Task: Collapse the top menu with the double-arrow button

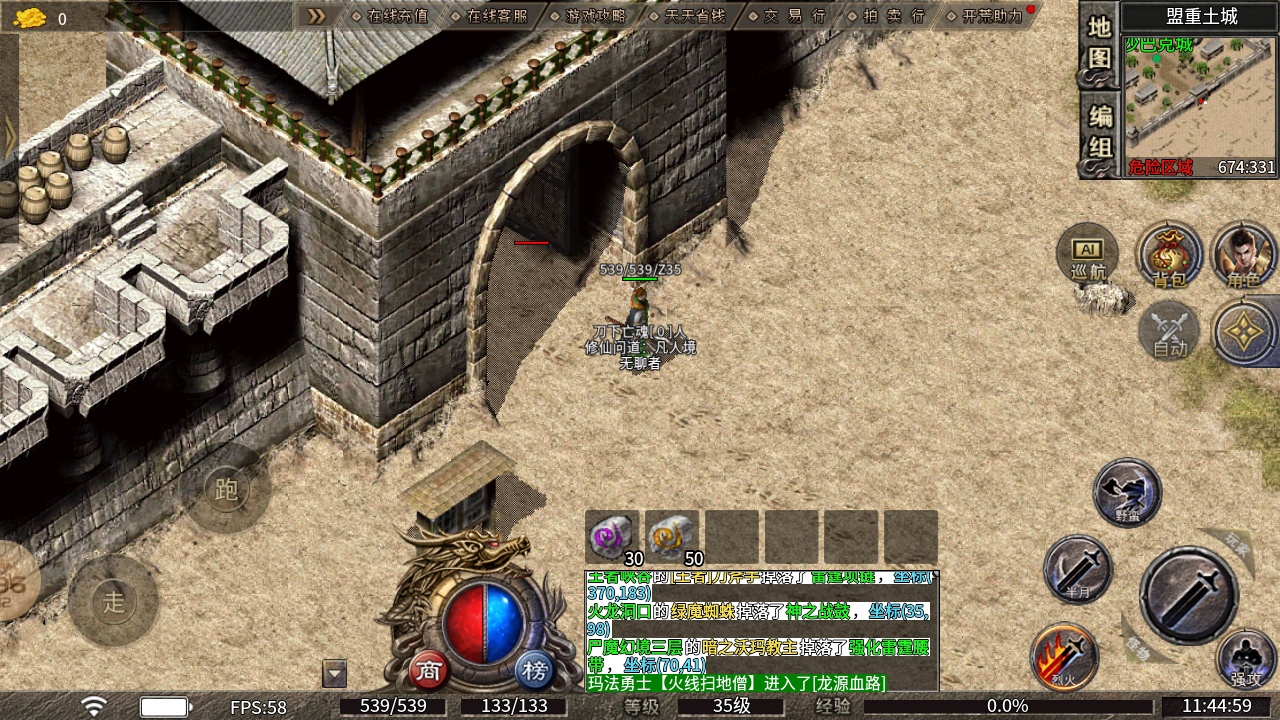Action: coord(316,16)
